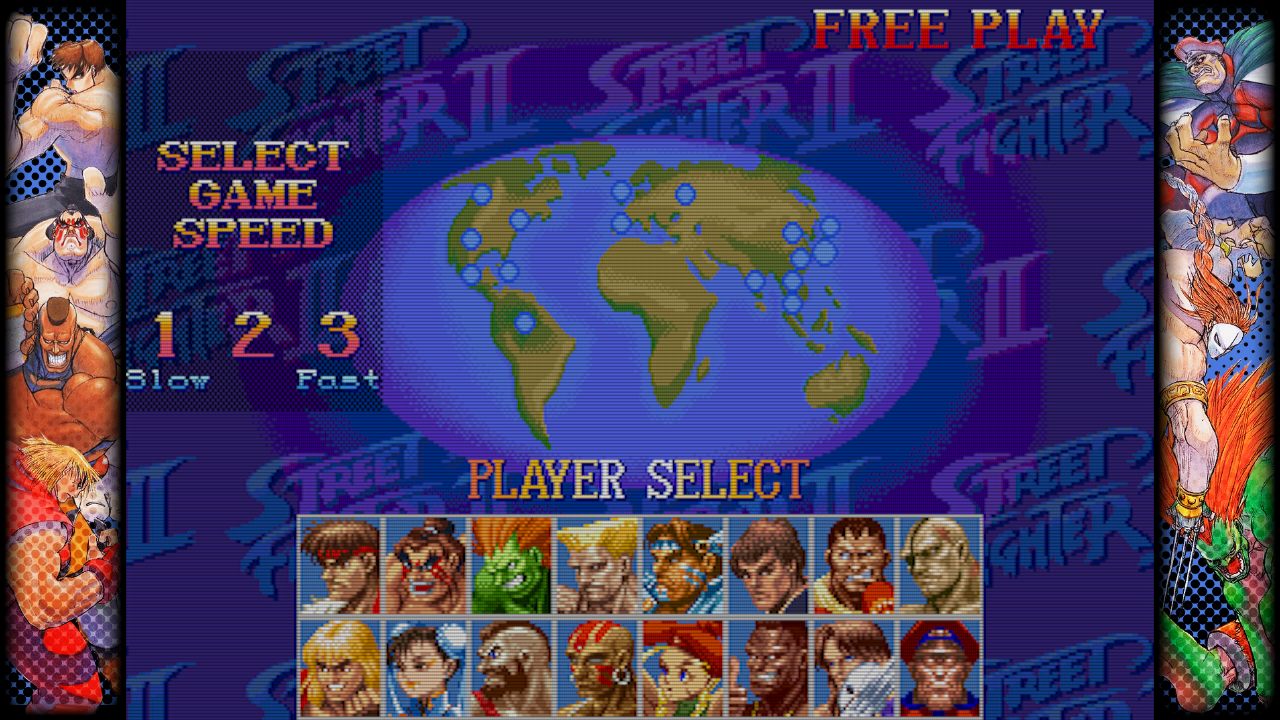Choose T. Hawk's face-painted portrait

click(683, 566)
